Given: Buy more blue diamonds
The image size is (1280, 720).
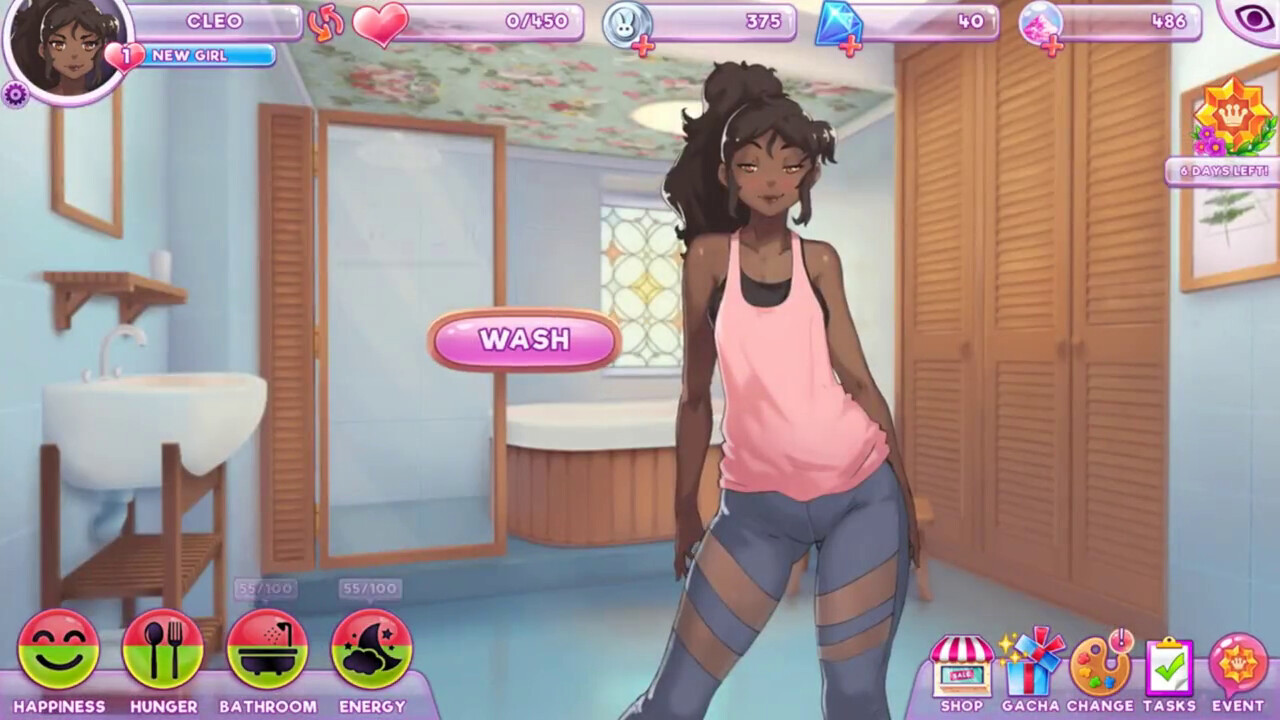Looking at the screenshot, I should click(x=850, y=46).
